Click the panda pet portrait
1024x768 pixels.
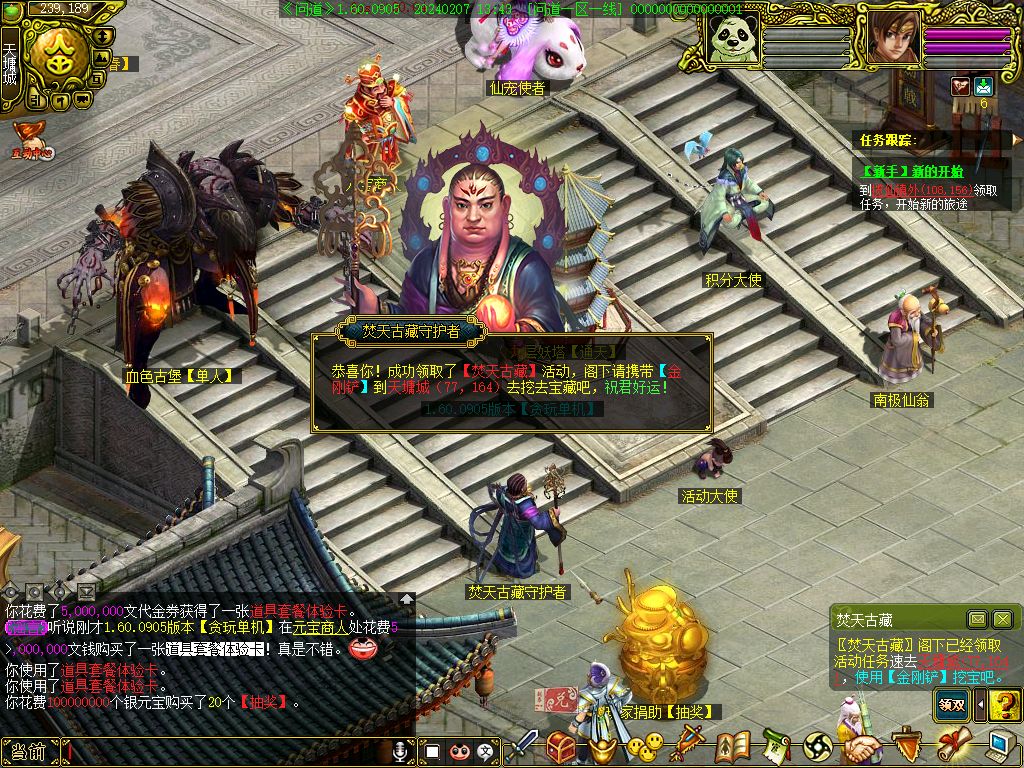[x=733, y=39]
